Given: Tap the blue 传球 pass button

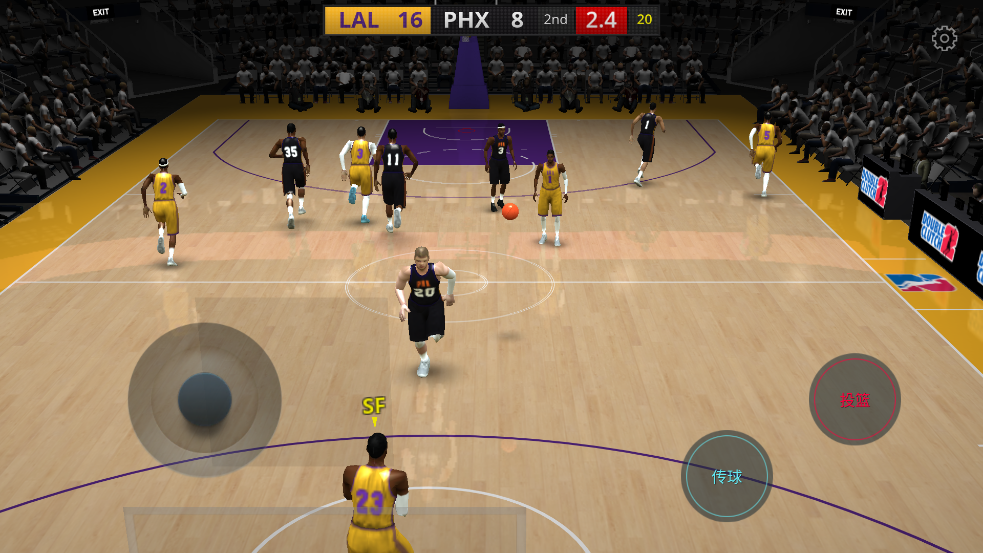Looking at the screenshot, I should (x=727, y=476).
